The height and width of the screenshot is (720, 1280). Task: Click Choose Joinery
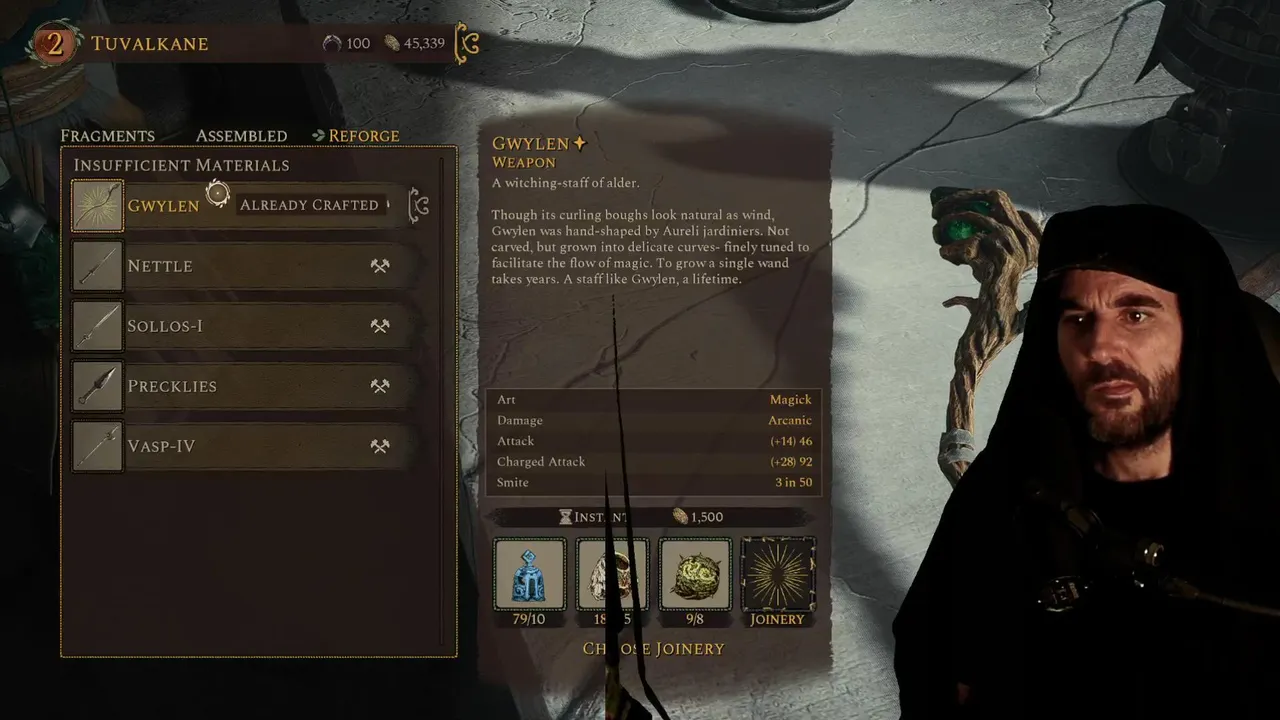654,649
